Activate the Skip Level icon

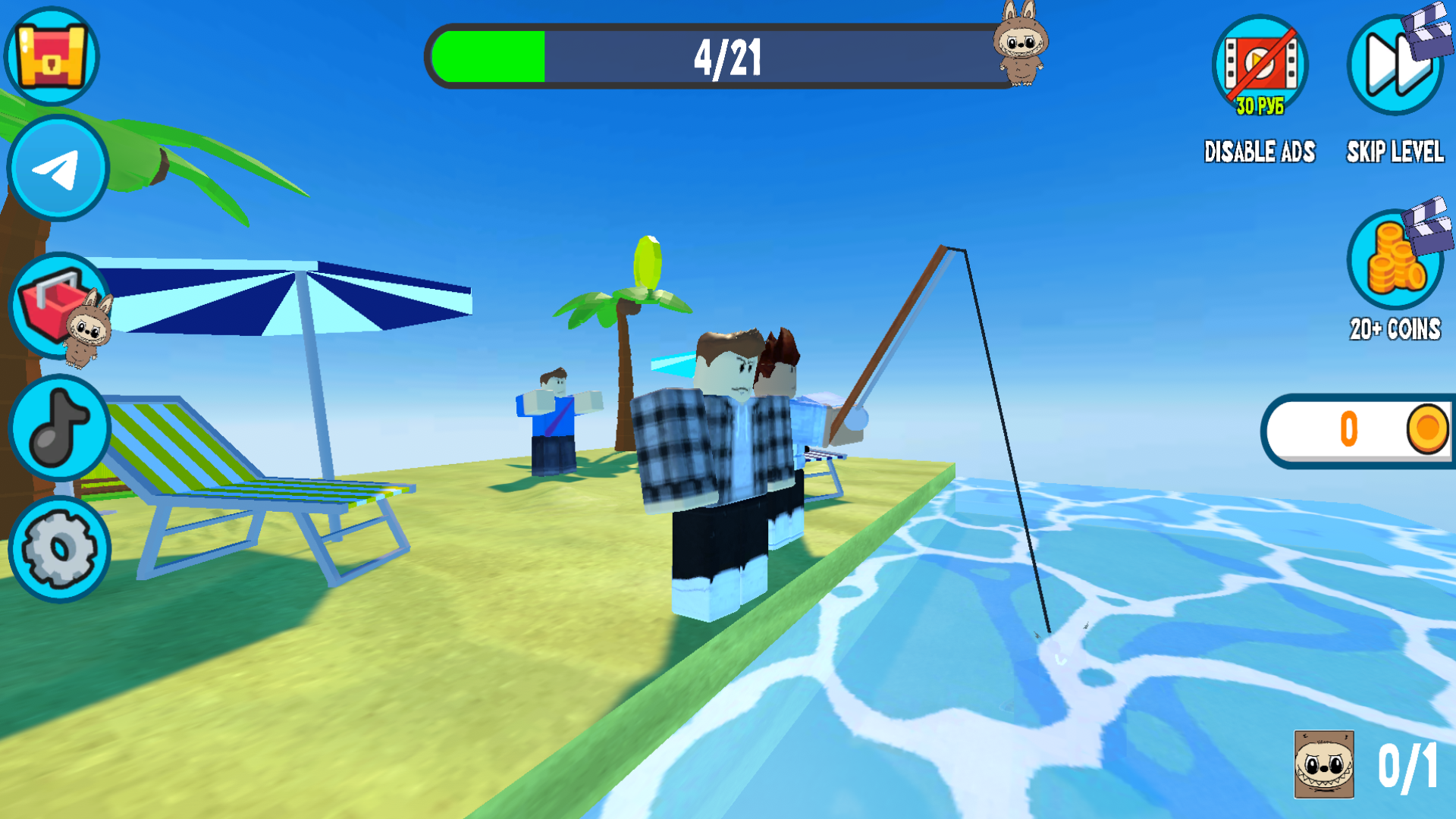tap(1394, 64)
